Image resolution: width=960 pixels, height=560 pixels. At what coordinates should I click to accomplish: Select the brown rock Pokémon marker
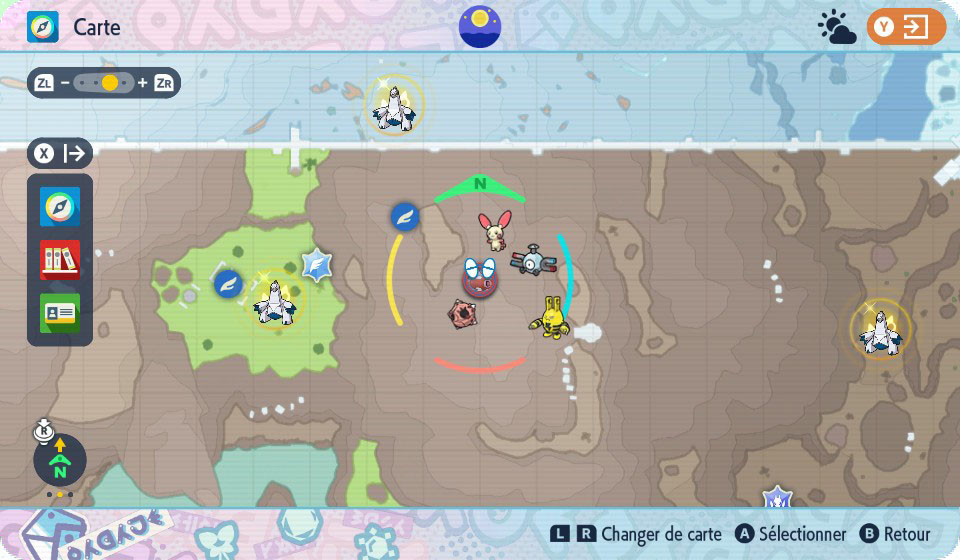[462, 313]
